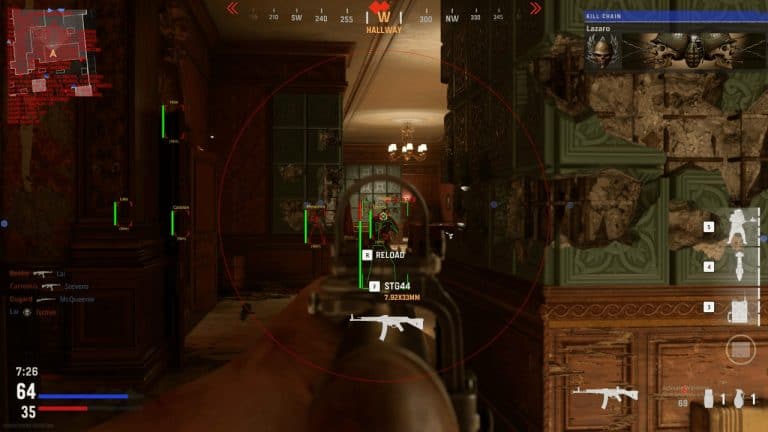The width and height of the screenshot is (768, 432).
Task: Activate the field radio killstreak
Action: 739,308
